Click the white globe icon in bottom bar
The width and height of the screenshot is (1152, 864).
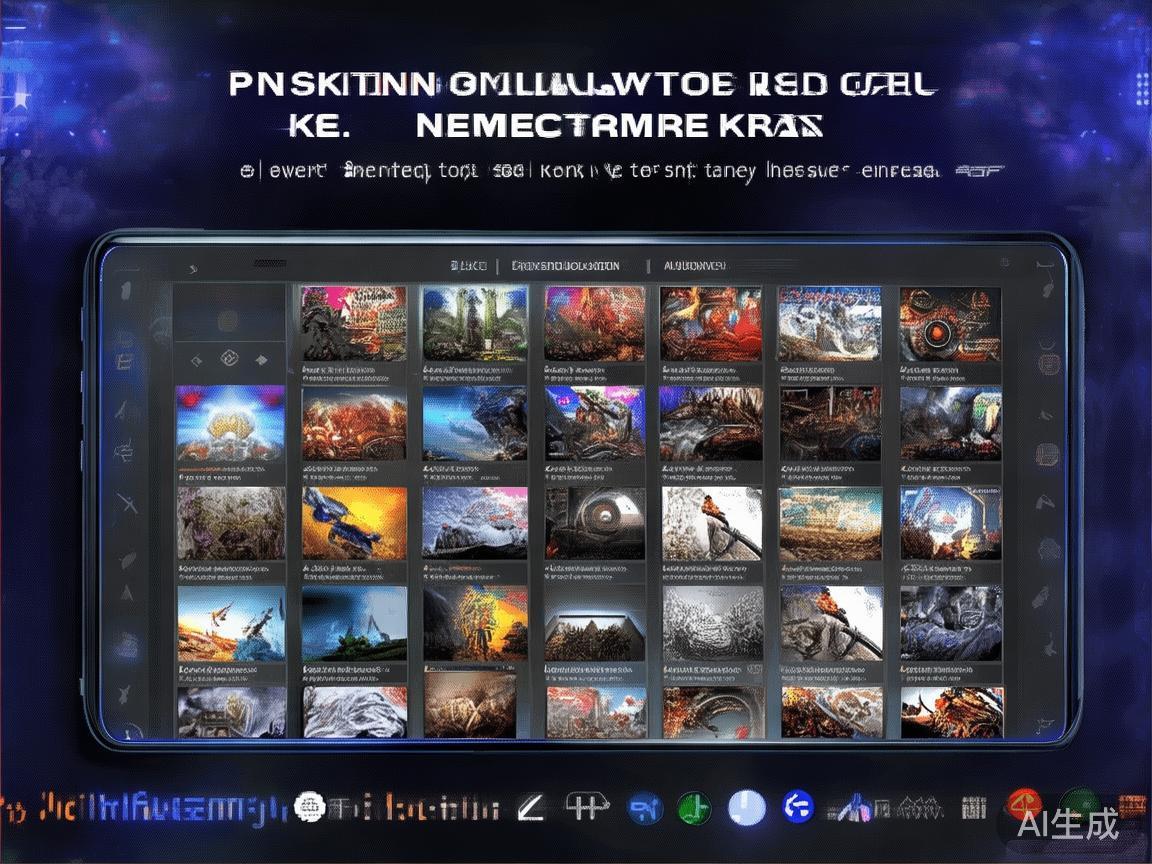(x=310, y=807)
